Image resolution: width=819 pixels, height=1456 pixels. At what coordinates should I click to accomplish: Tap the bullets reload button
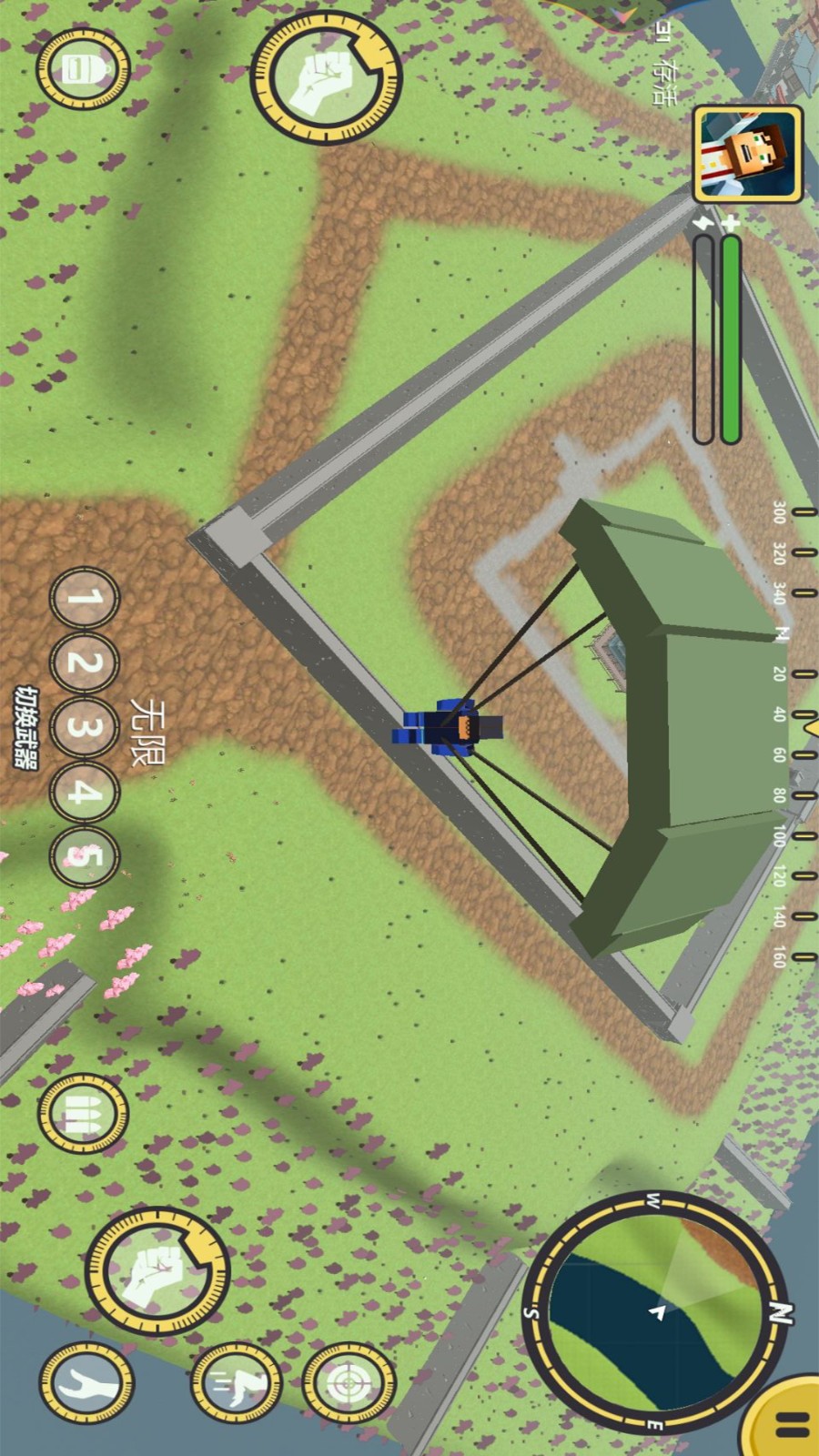pos(83,1112)
